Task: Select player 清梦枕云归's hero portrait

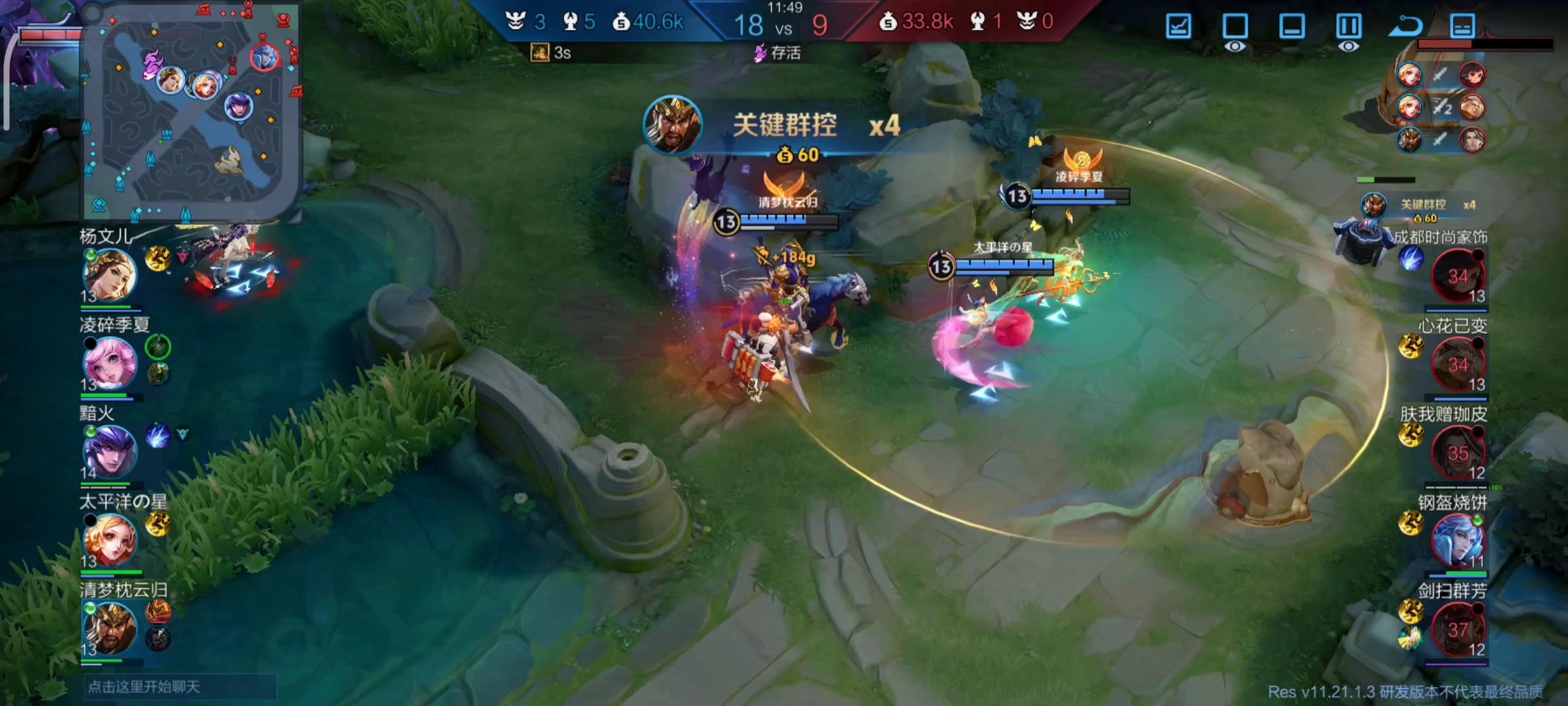Action: (x=110, y=628)
